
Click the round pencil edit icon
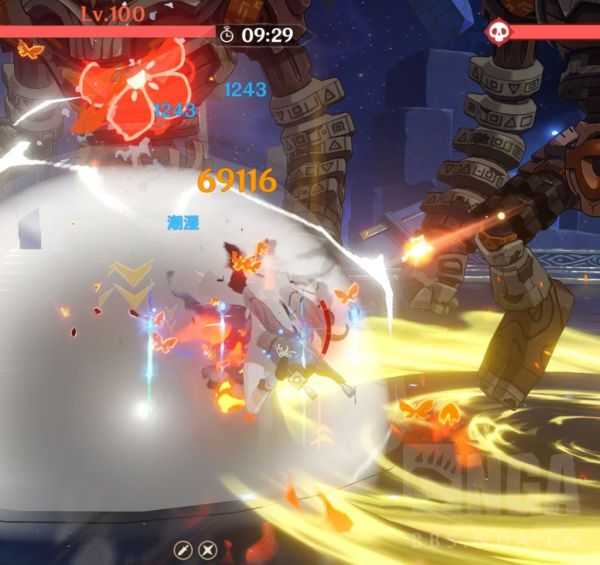[x=183, y=549]
